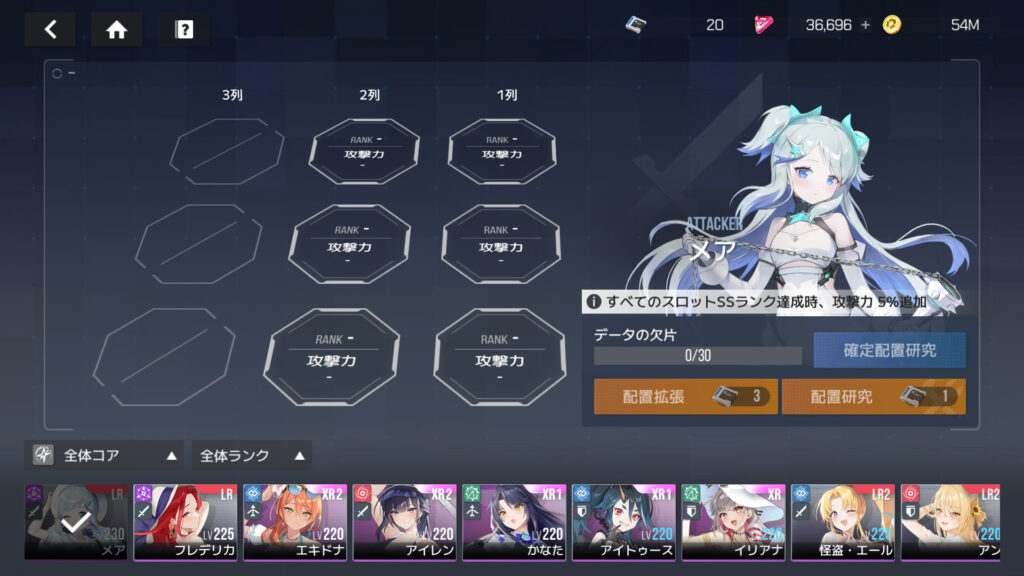The image size is (1024, 576).
Task: Pick the 怪盗・エール character card
Action: 843,522
